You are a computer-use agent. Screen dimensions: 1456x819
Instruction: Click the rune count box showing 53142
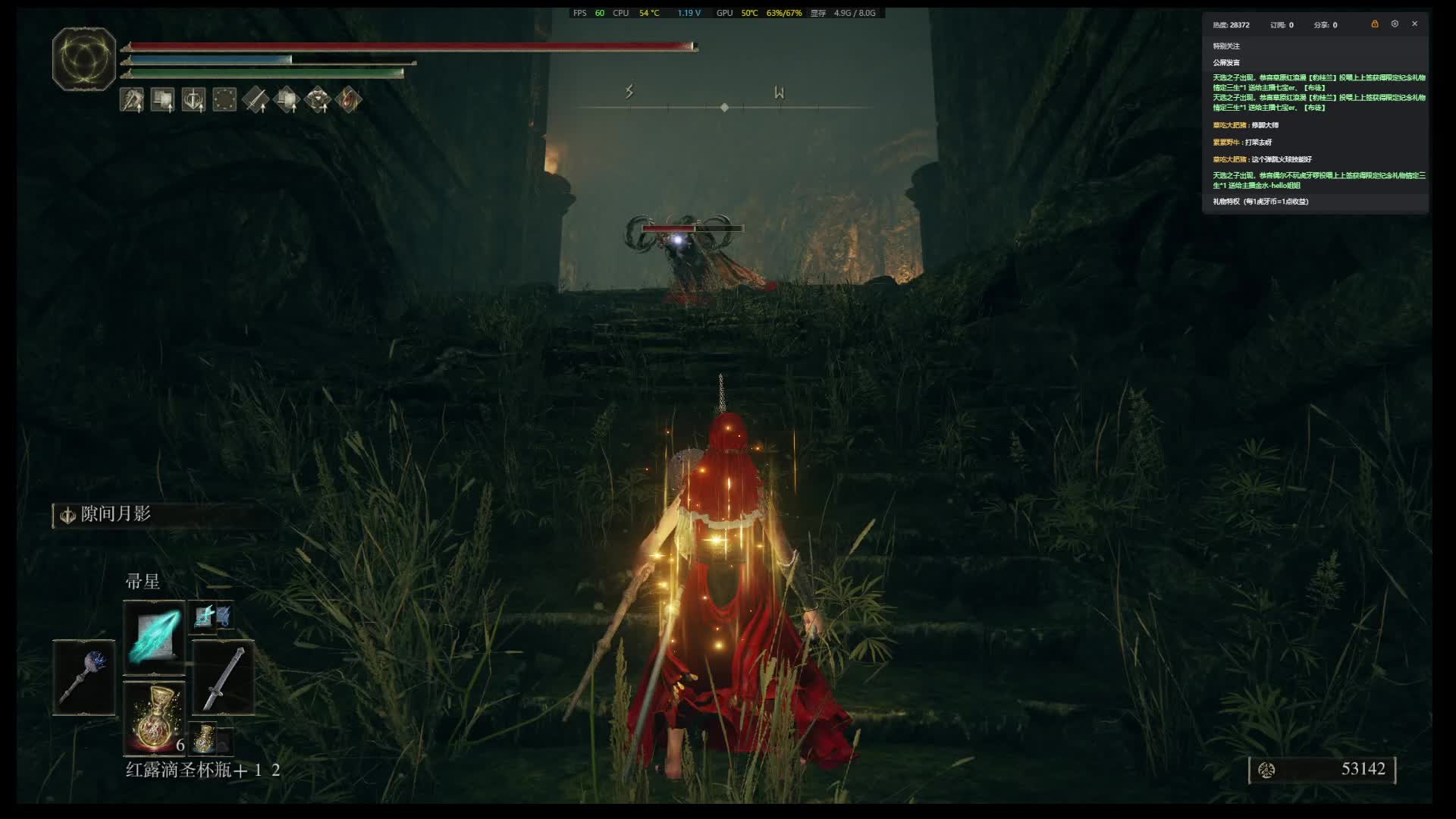tap(1322, 769)
